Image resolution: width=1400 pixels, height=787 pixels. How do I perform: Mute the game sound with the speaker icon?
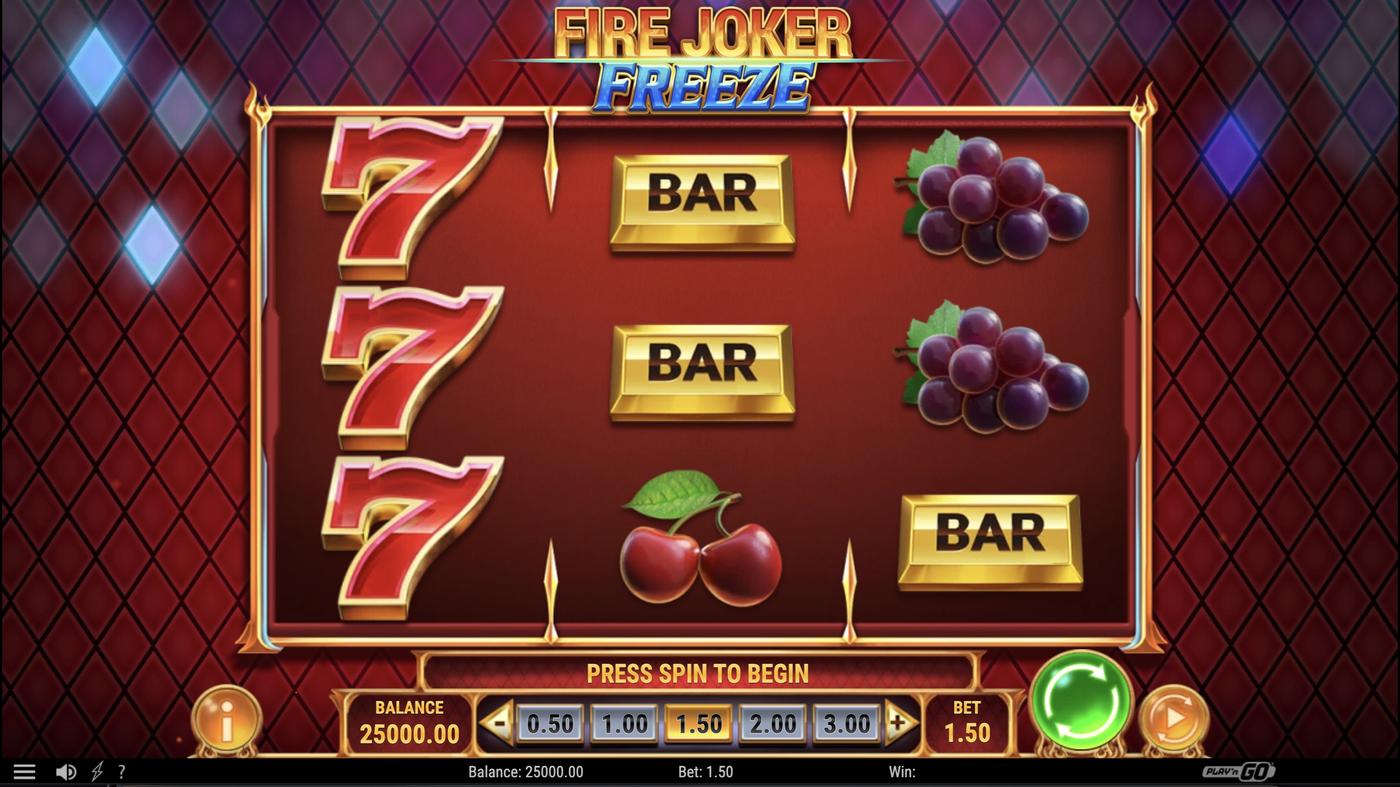[x=66, y=770]
